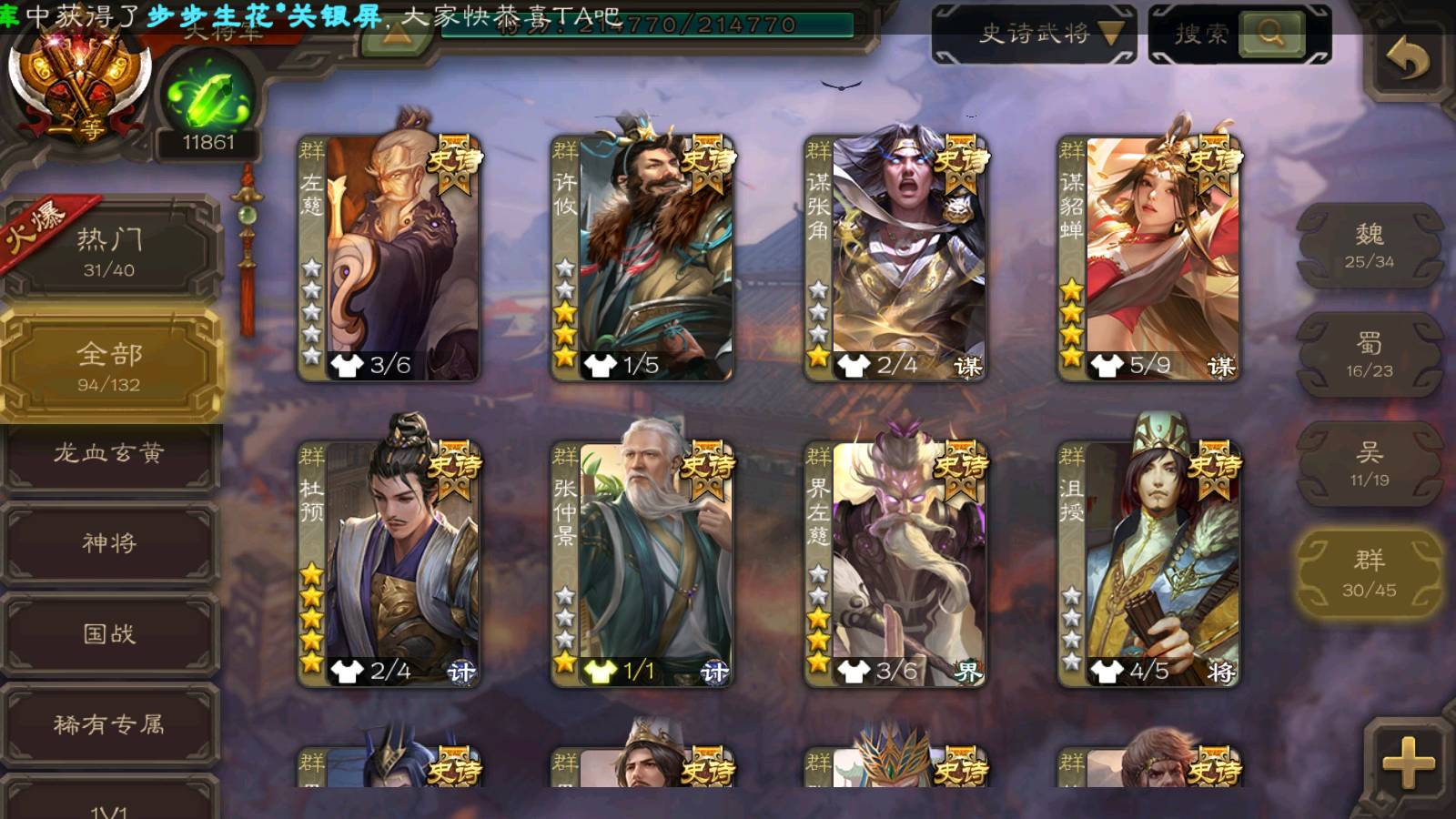Open the 龙血玄黄 category
This screenshot has height=819, width=1456.
[109, 453]
